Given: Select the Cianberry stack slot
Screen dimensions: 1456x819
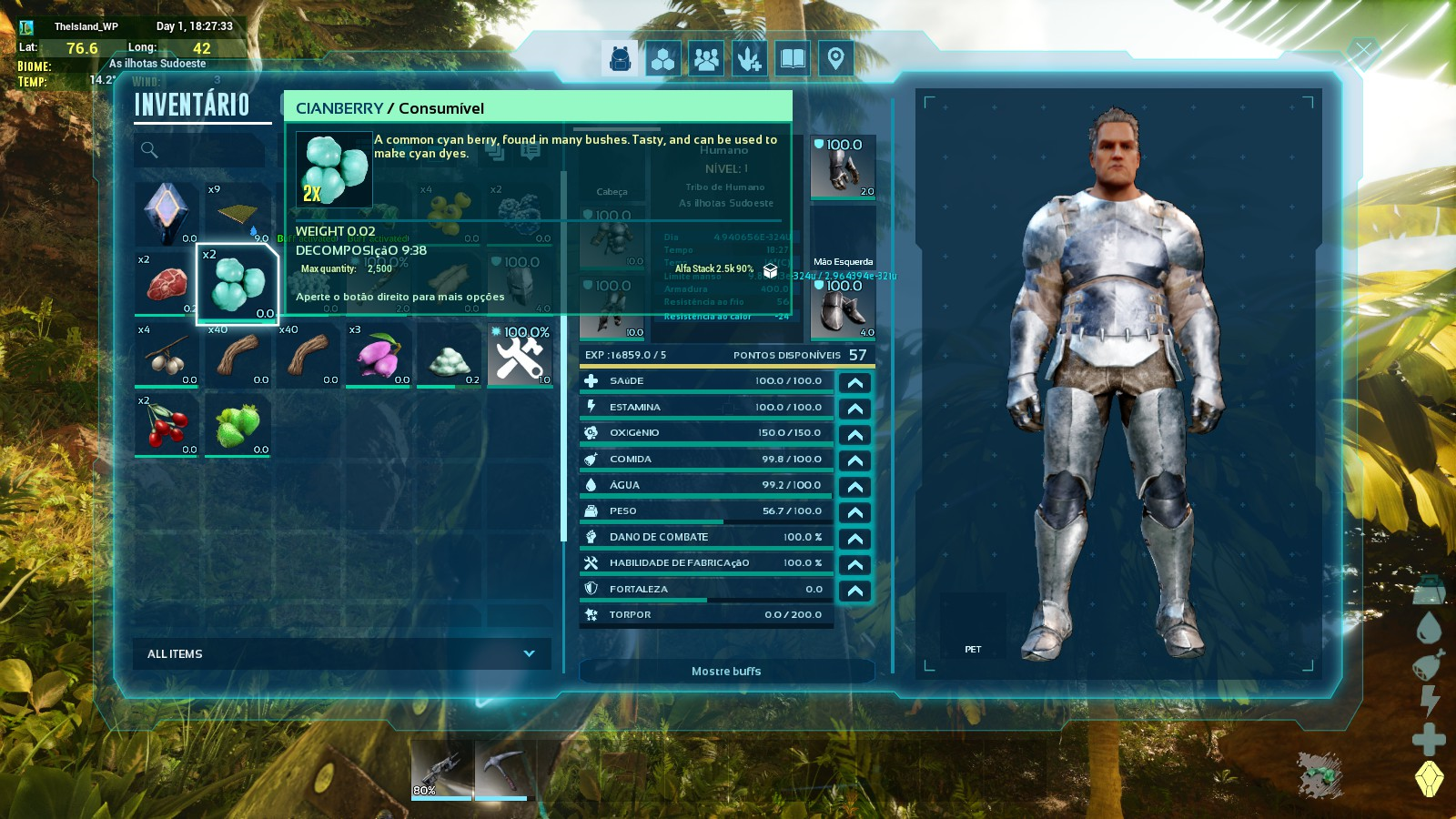Looking at the screenshot, I should [238, 284].
